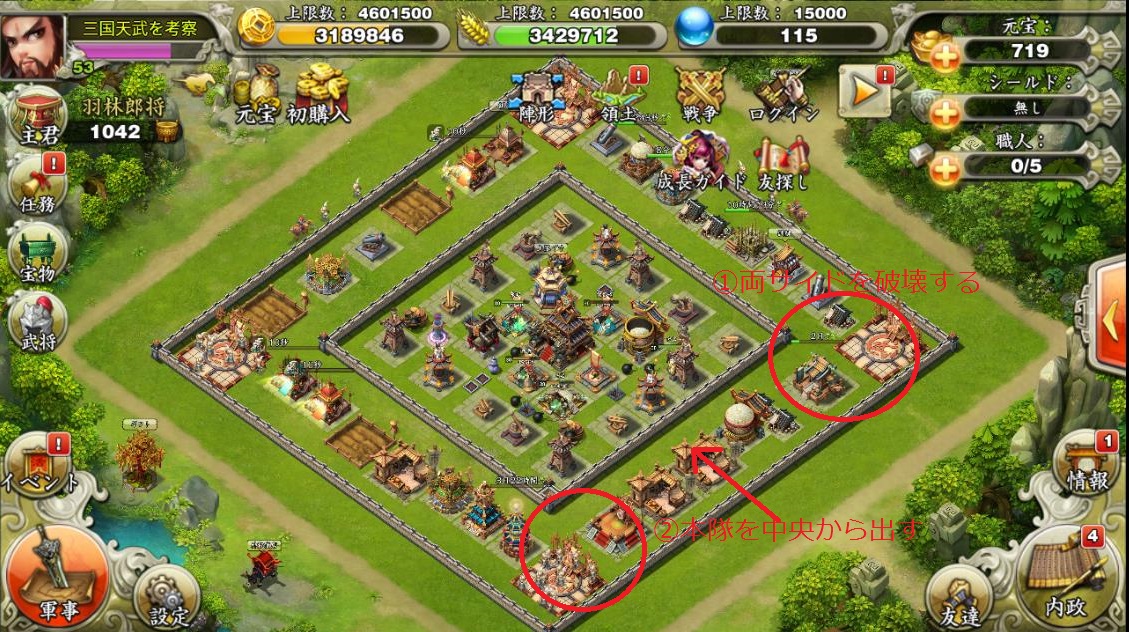
Task: Open the 情報 information menu
Action: click(x=1085, y=464)
